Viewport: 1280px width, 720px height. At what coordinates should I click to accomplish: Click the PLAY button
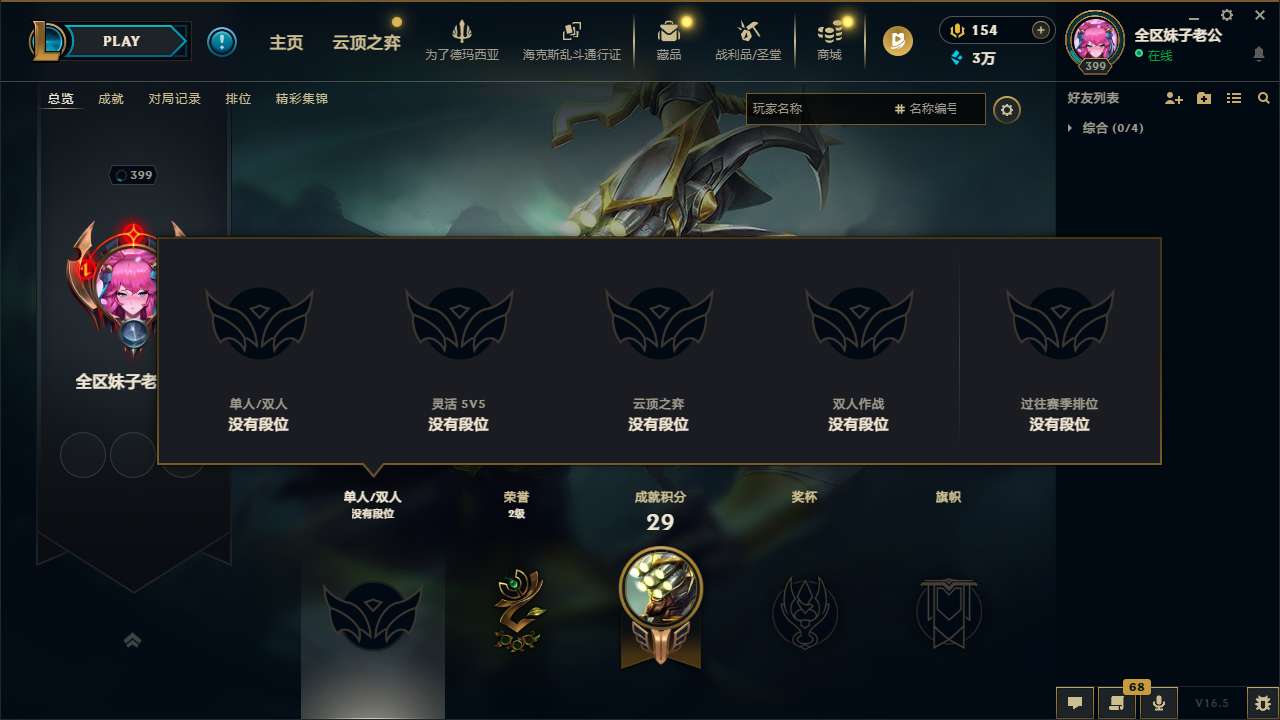[x=122, y=41]
